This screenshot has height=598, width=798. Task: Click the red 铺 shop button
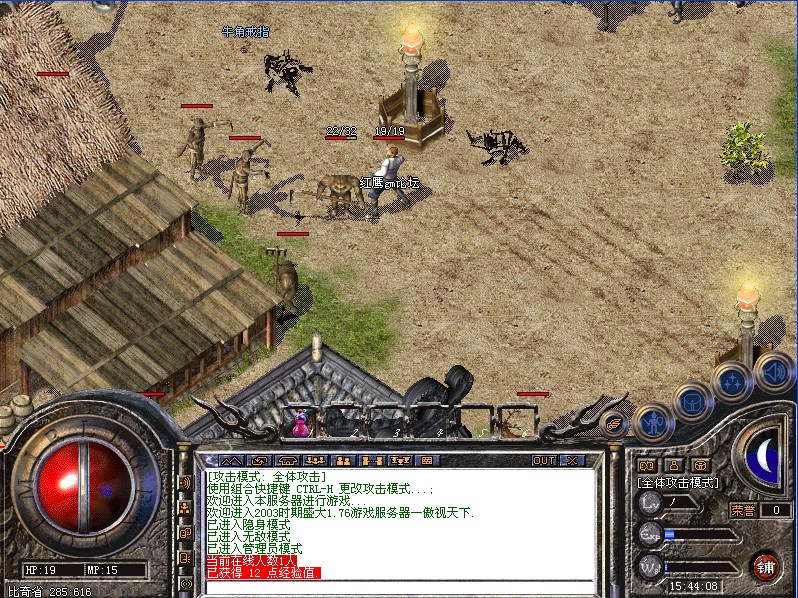point(766,565)
